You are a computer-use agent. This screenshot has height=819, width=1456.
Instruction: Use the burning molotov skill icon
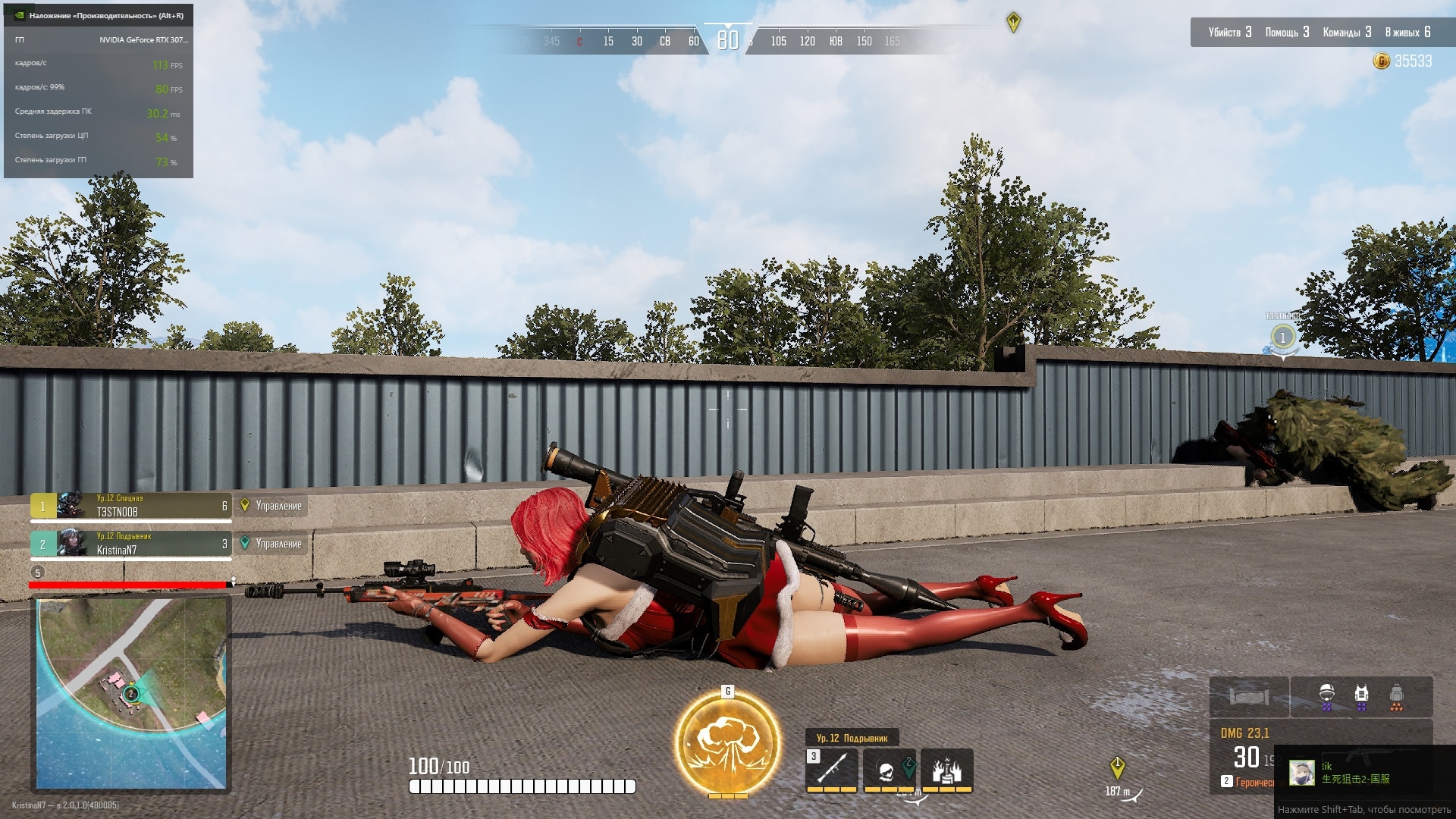click(x=946, y=770)
